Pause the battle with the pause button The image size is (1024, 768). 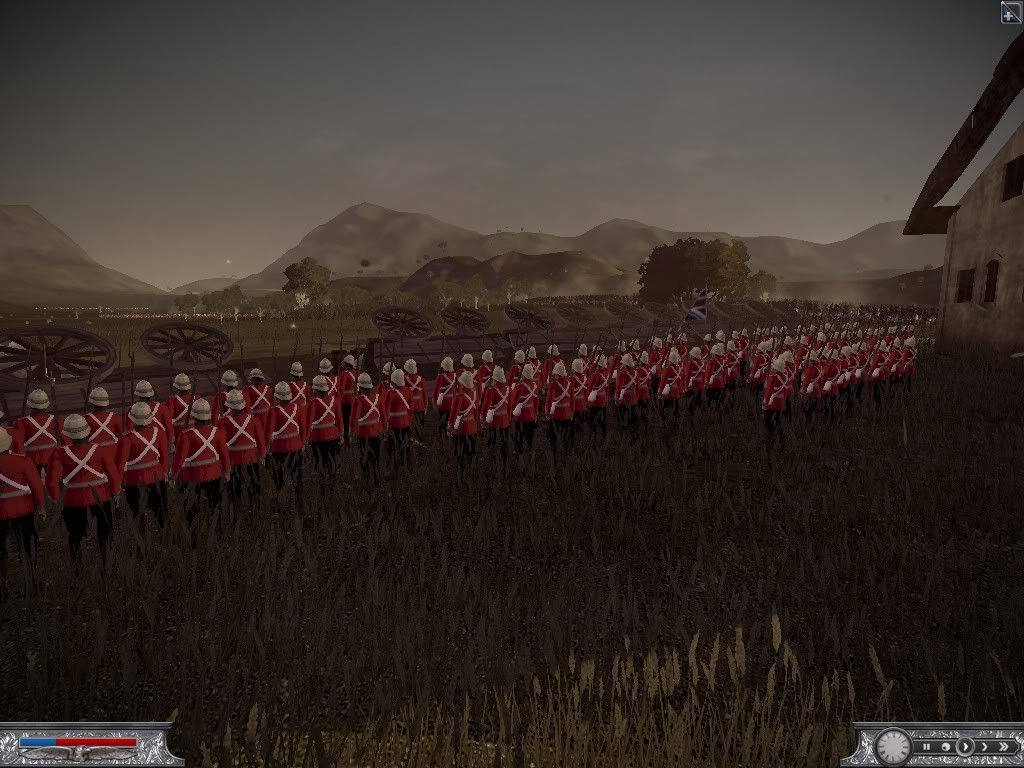[x=927, y=746]
